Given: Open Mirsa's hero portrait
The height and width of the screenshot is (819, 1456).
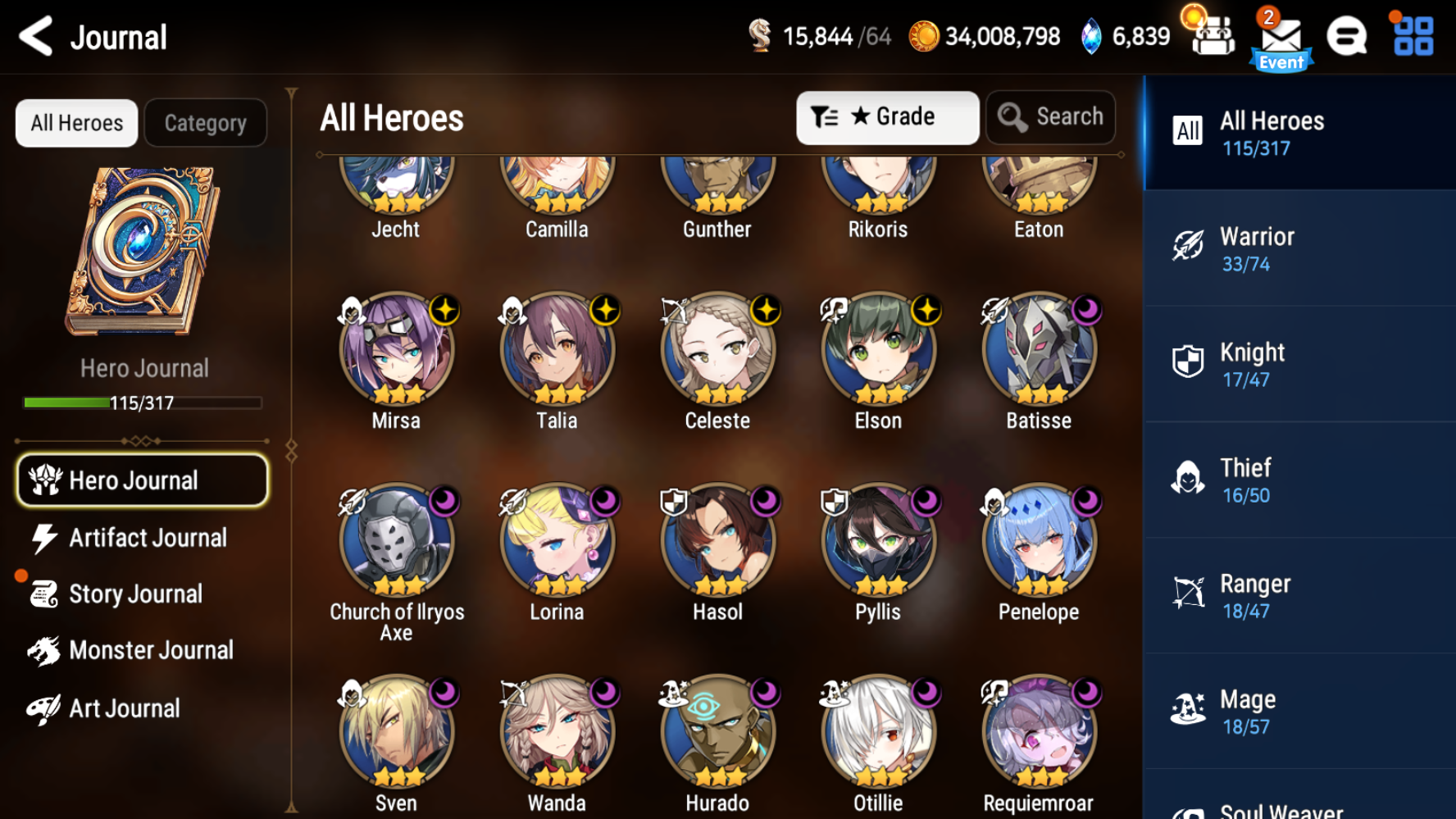Looking at the screenshot, I should [396, 350].
